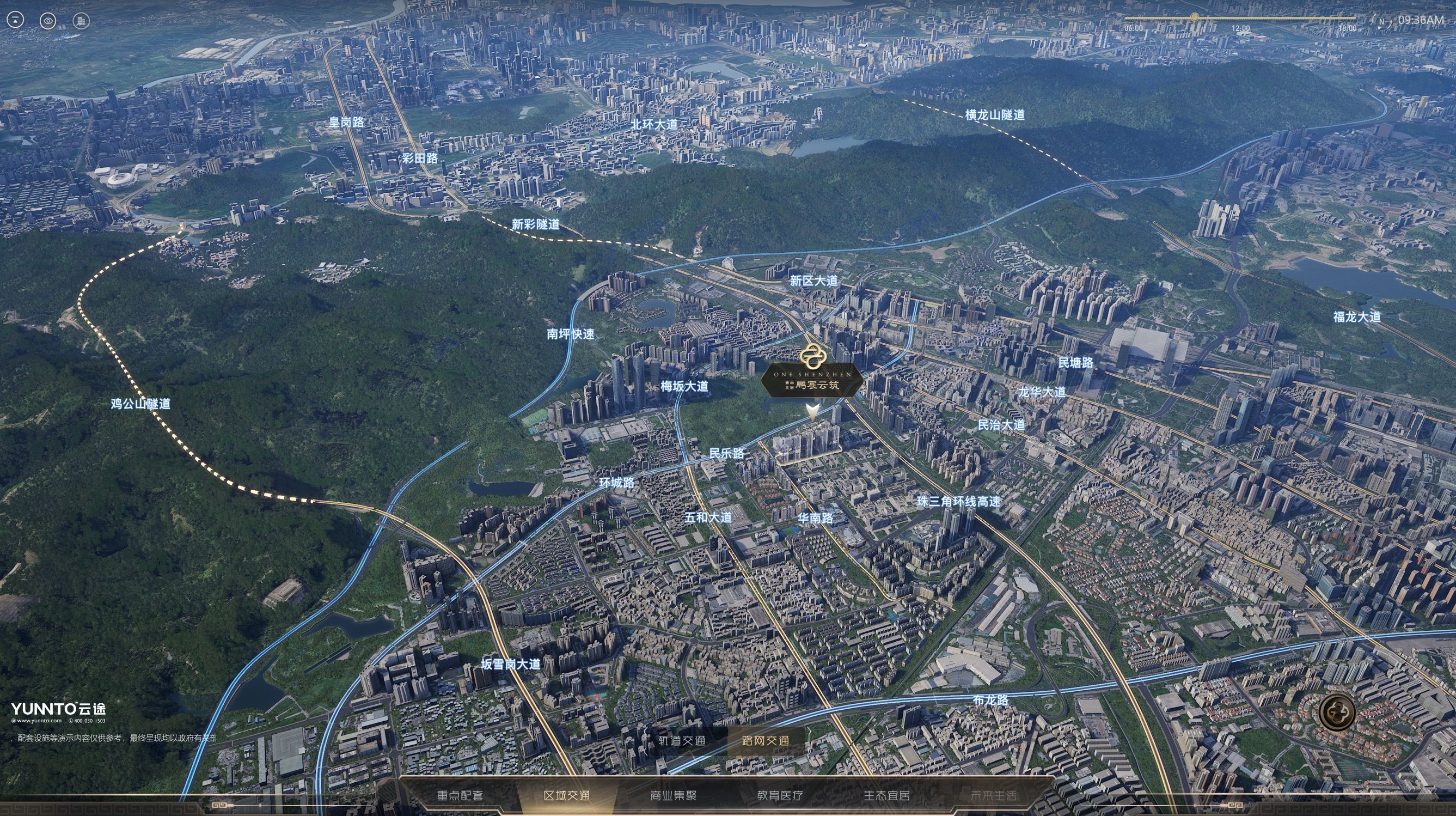
Task: Open the 生态宜居 tab
Action: [x=886, y=796]
